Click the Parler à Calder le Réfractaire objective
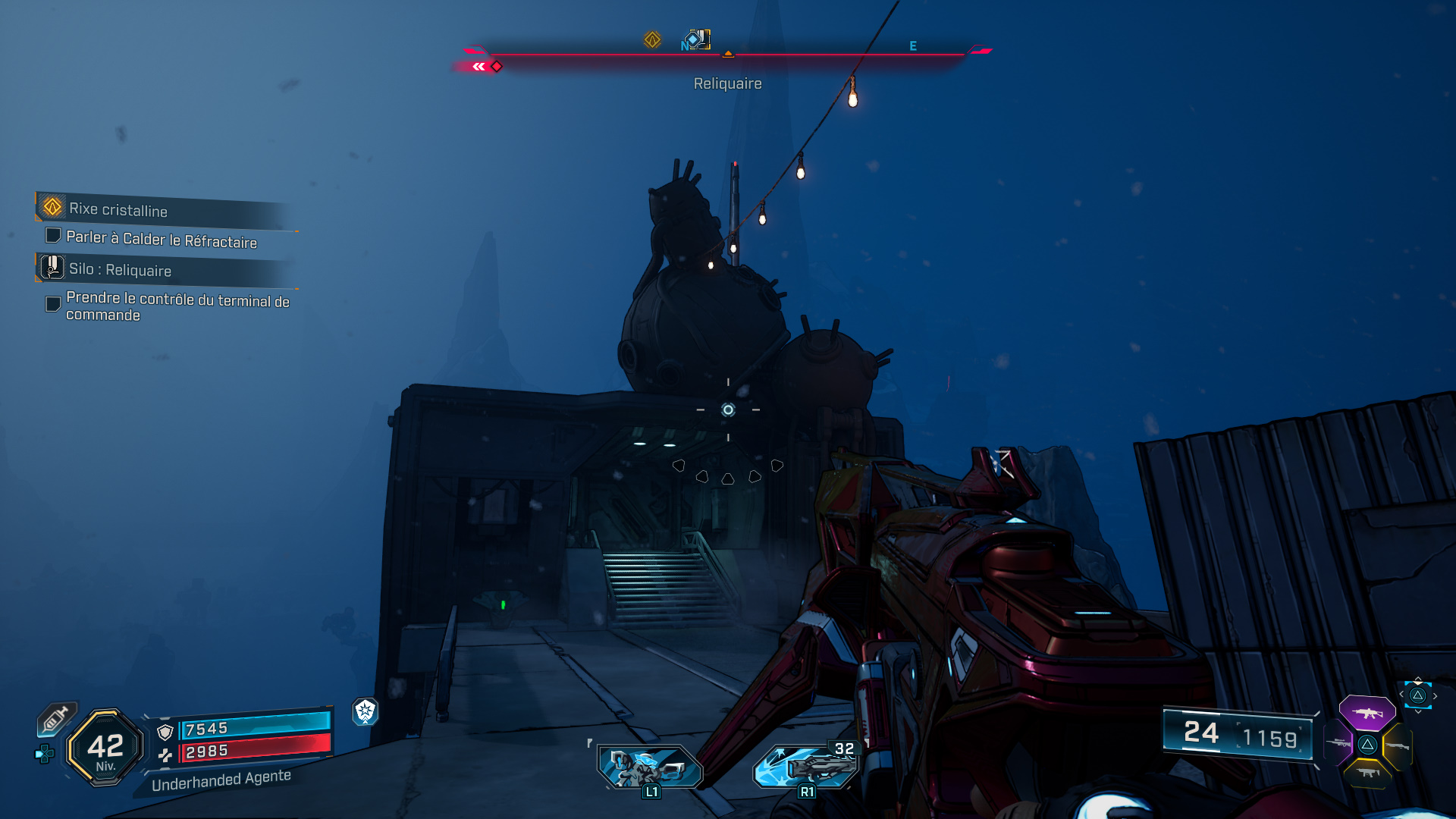This screenshot has height=819, width=1456. [161, 240]
